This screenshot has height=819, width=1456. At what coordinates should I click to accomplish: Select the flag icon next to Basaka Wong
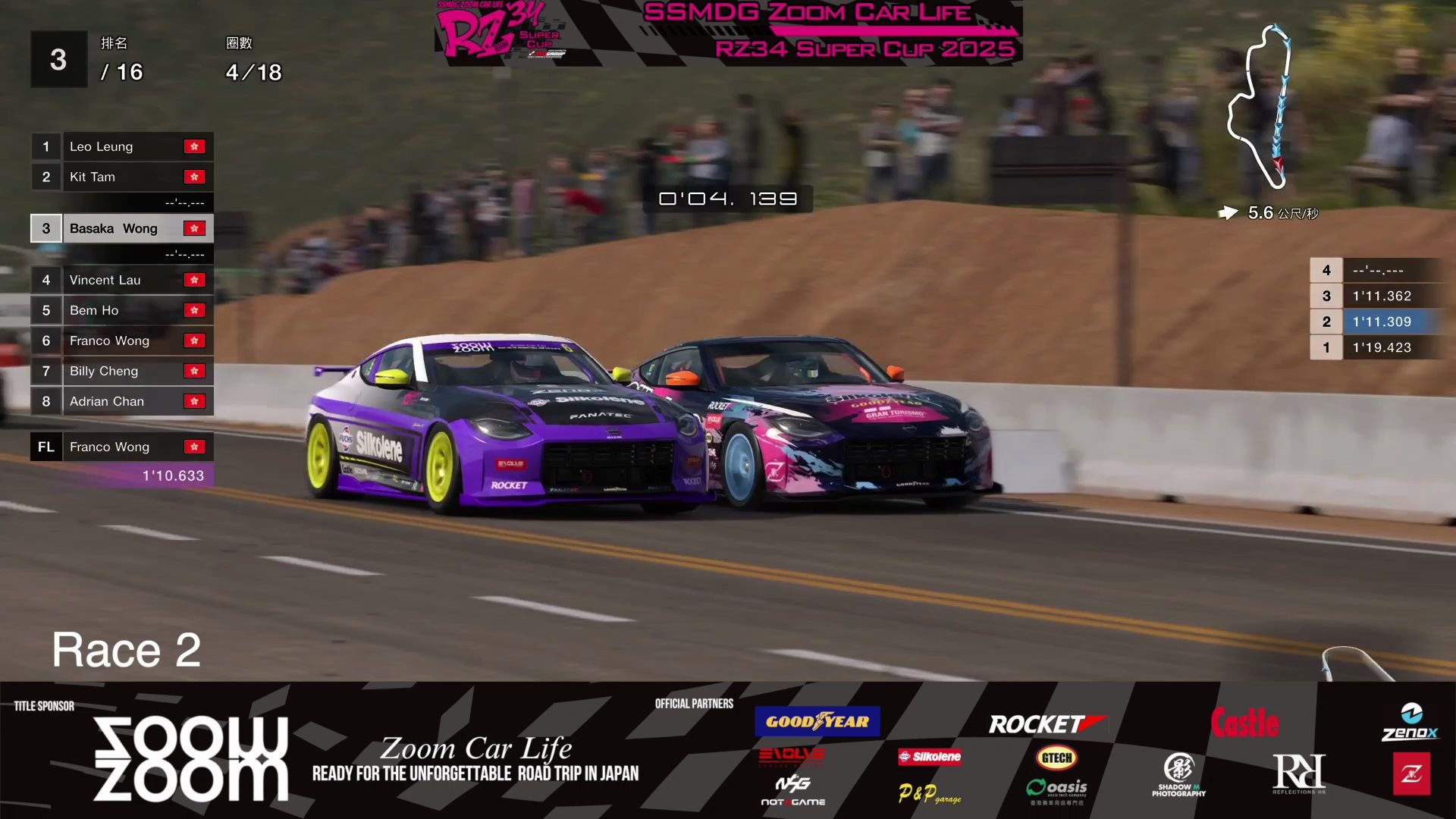pyautogui.click(x=195, y=227)
